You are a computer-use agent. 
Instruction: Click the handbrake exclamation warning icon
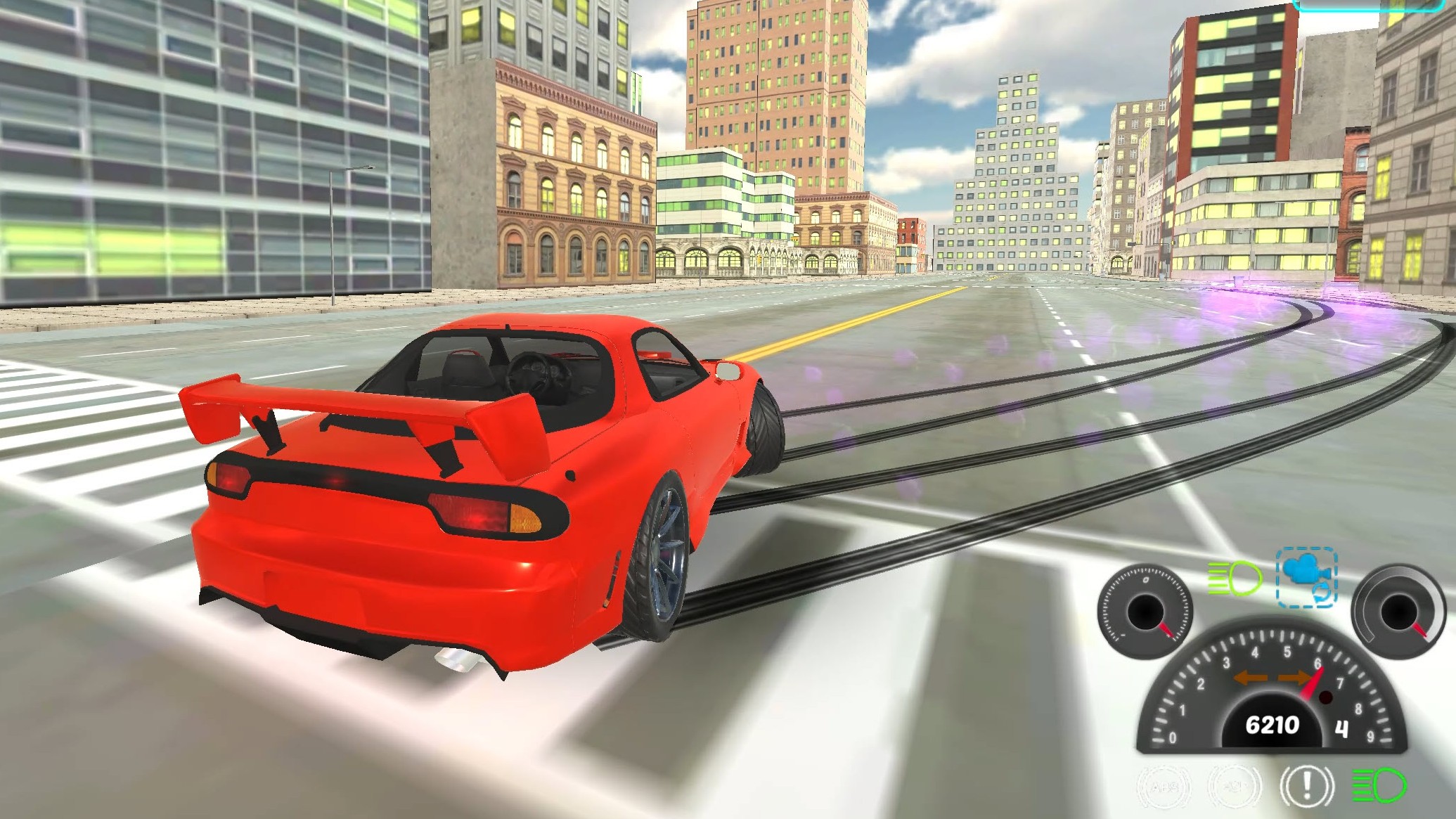[x=1306, y=787]
